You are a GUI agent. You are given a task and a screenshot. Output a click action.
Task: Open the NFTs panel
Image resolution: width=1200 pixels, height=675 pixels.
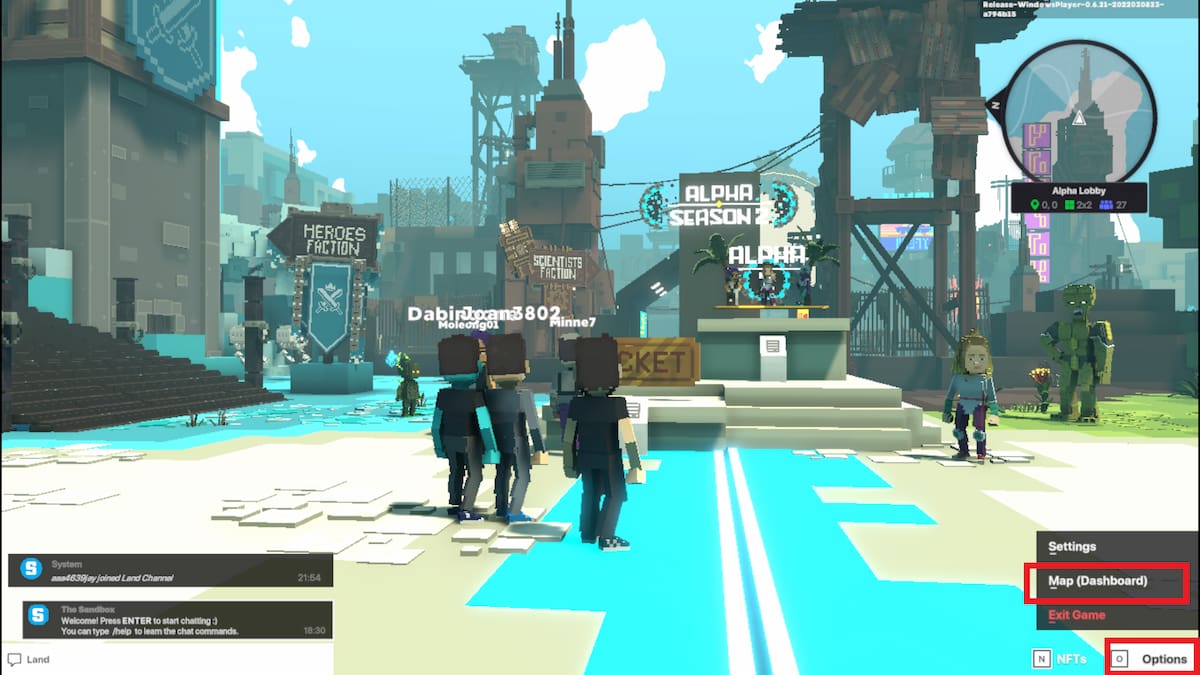[x=1060, y=659]
